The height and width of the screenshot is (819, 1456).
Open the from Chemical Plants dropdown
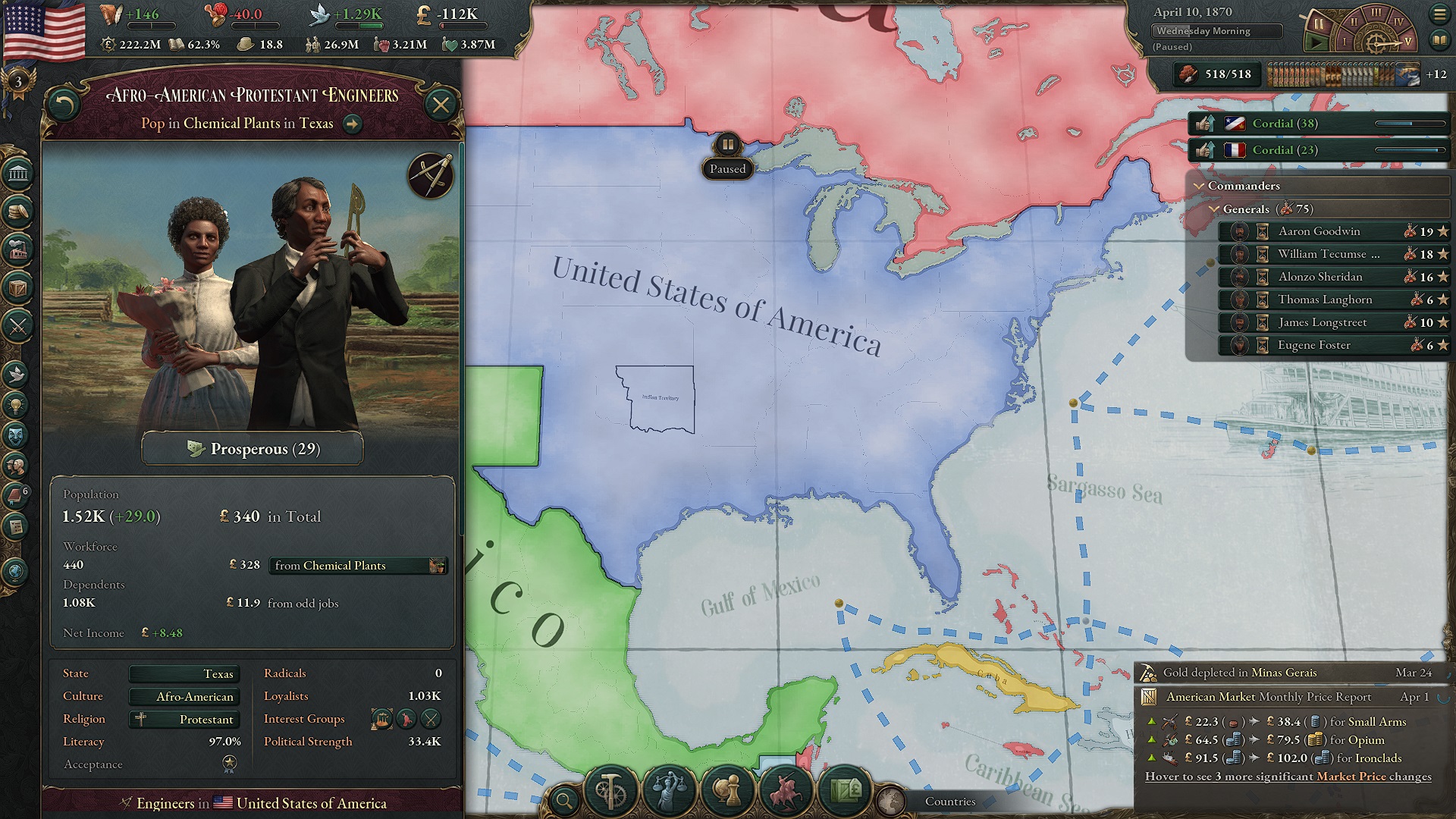pos(356,566)
